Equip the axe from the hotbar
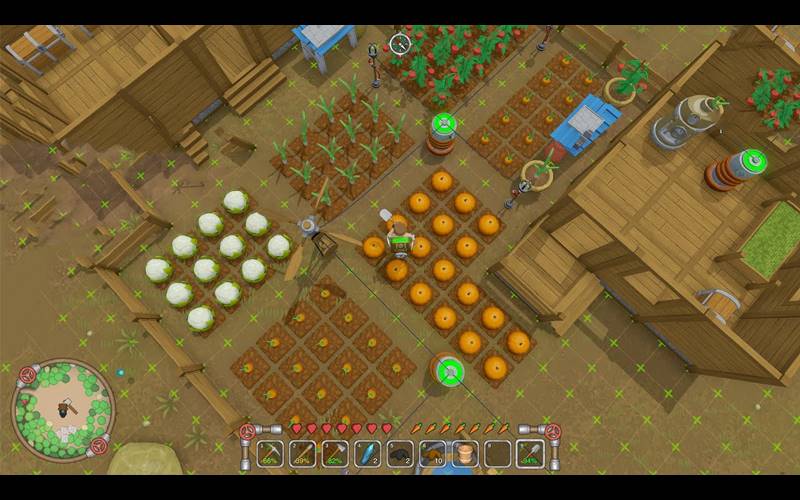The height and width of the screenshot is (500, 800). (336, 454)
